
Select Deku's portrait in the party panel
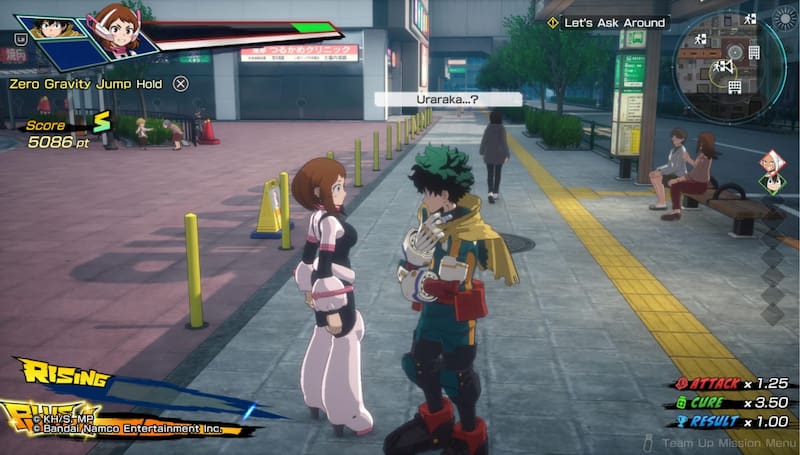click(x=50, y=28)
